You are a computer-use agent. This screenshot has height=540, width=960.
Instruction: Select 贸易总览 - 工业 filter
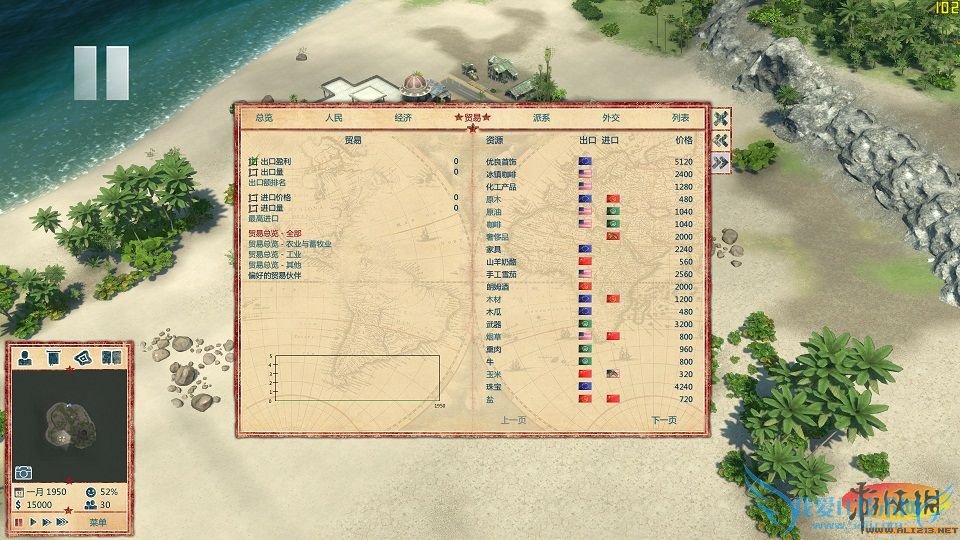[x=273, y=254]
